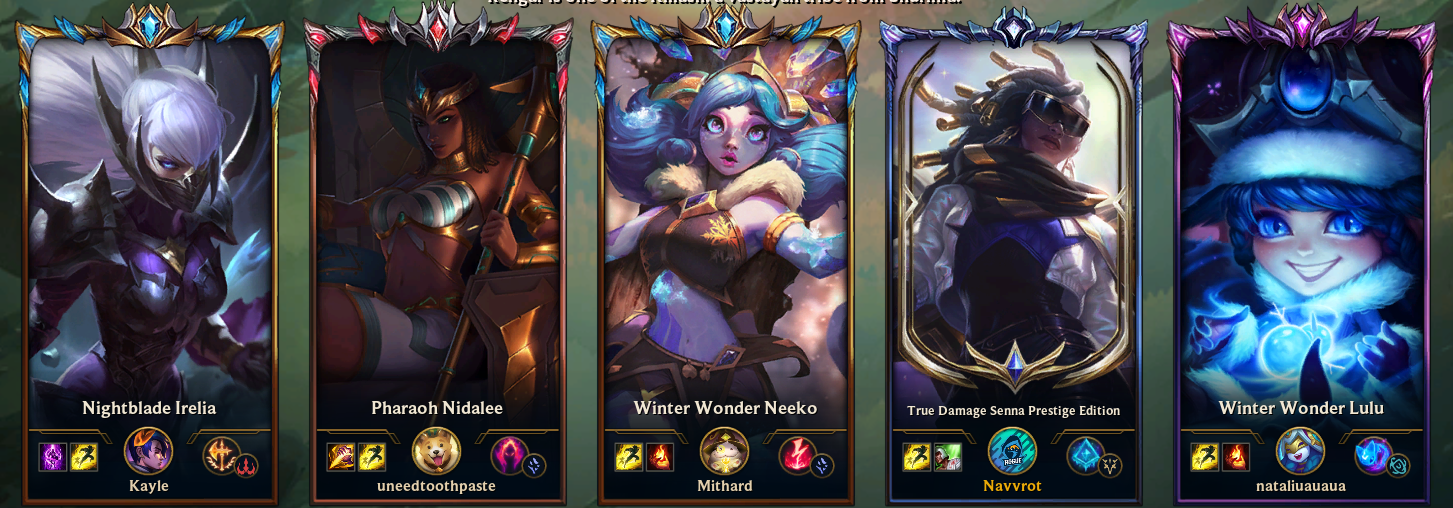This screenshot has width=1453, height=508.
Task: Click the Ignite spell on nataliuauaua's card
Action: pos(1236,457)
